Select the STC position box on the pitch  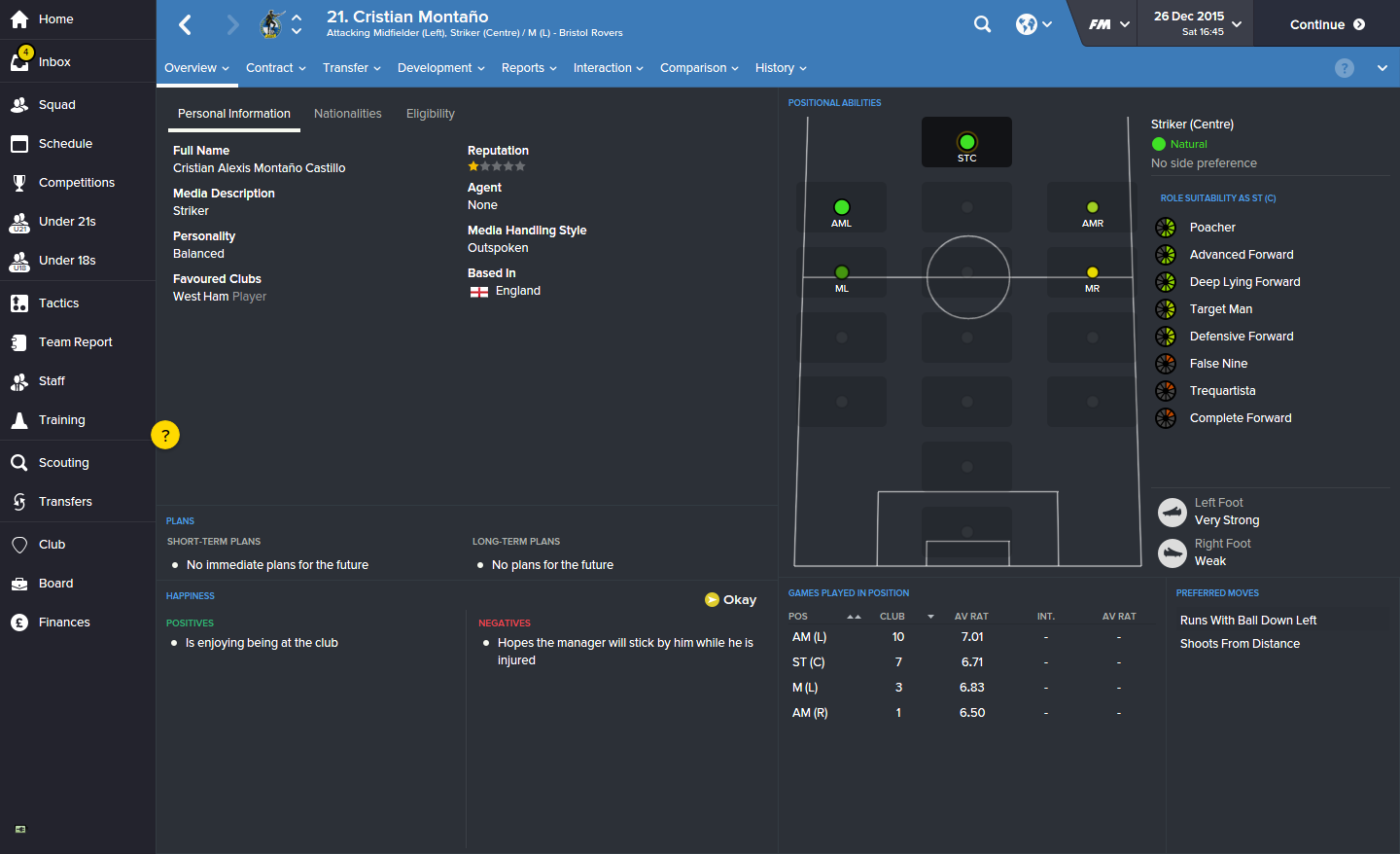point(966,141)
